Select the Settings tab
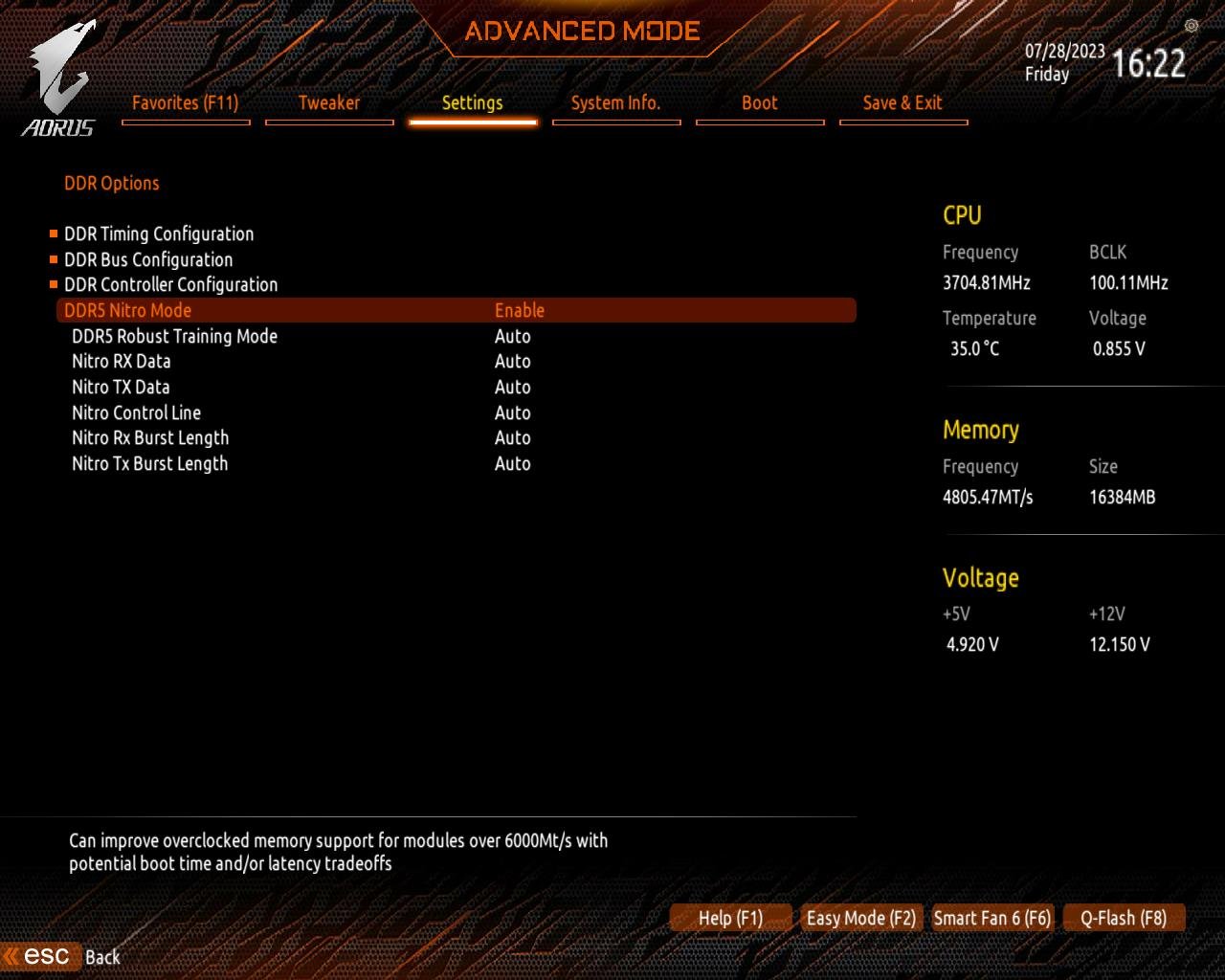 (472, 103)
